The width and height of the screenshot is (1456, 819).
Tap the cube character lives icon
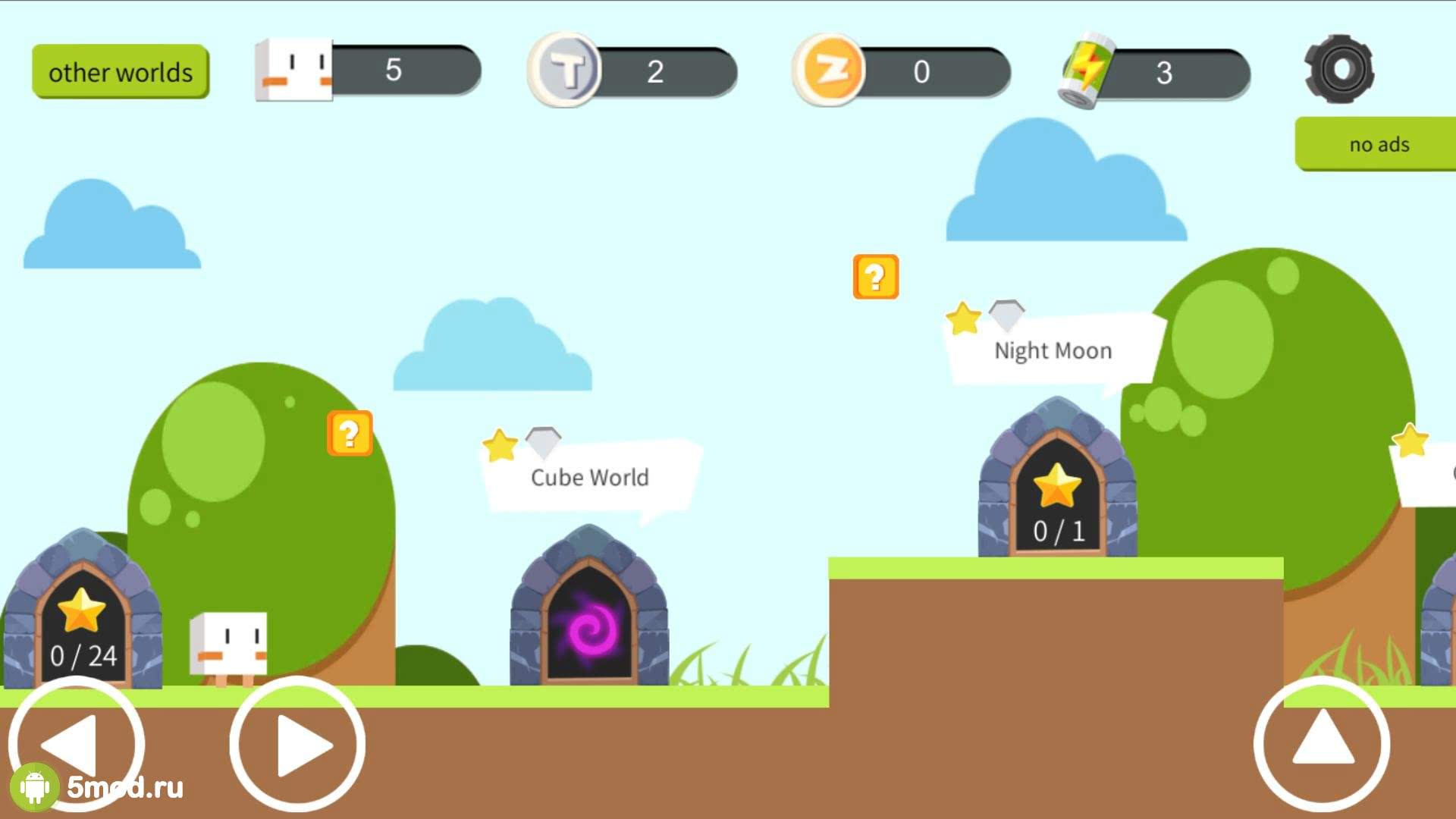pos(294,70)
